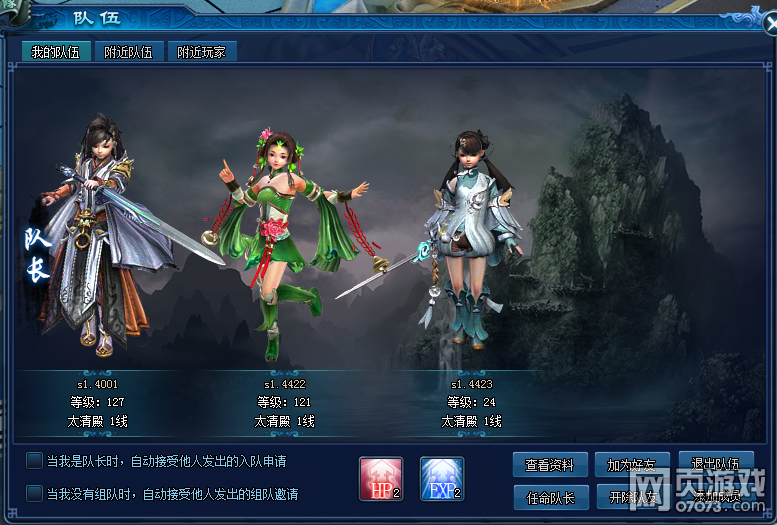Show the 附近玩家 tab
Viewport: 777px width, 525px height.
[201, 52]
